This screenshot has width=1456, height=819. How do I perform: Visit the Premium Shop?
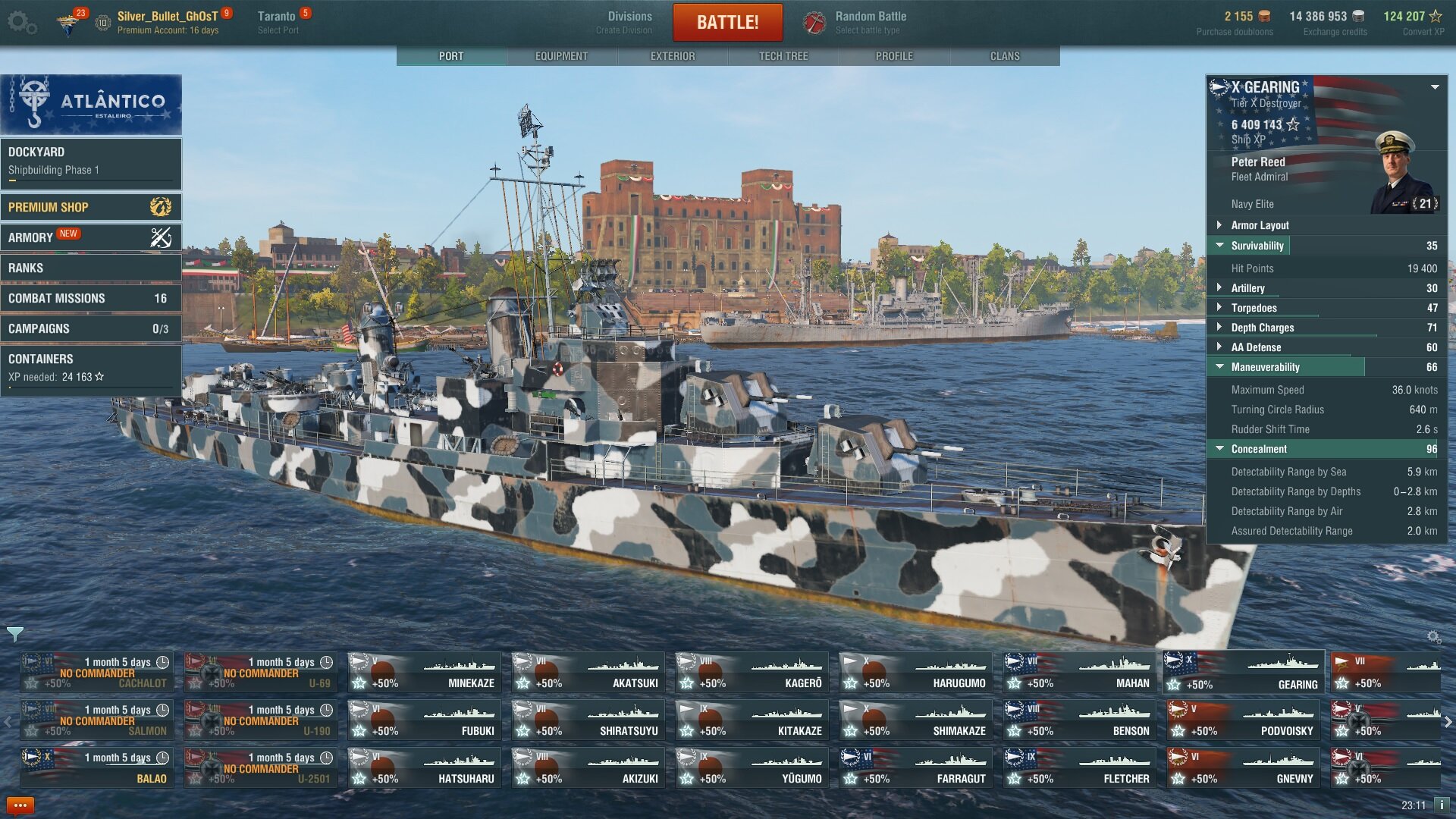91,207
